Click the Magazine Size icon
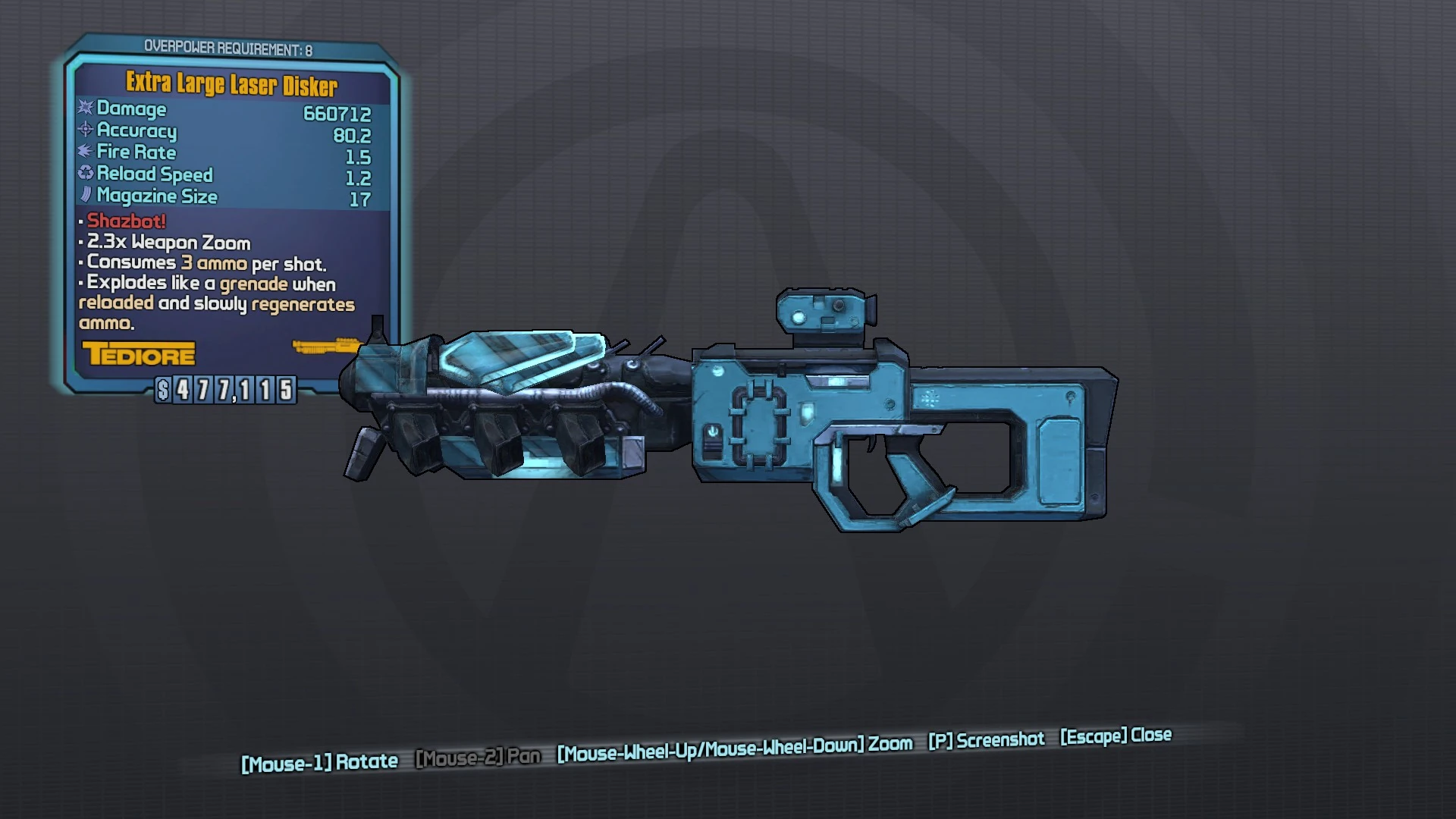This screenshot has height=819, width=1456. click(x=86, y=196)
